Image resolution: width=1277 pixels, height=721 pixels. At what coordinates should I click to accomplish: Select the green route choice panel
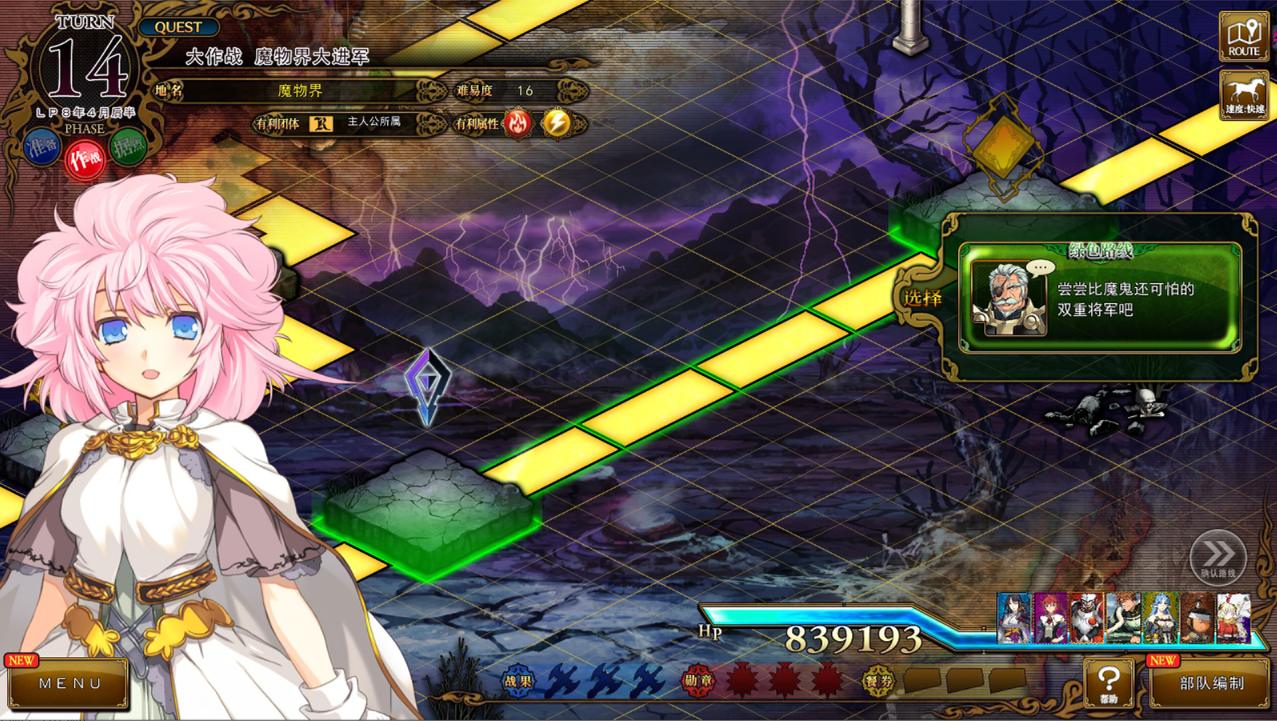(x=1100, y=297)
